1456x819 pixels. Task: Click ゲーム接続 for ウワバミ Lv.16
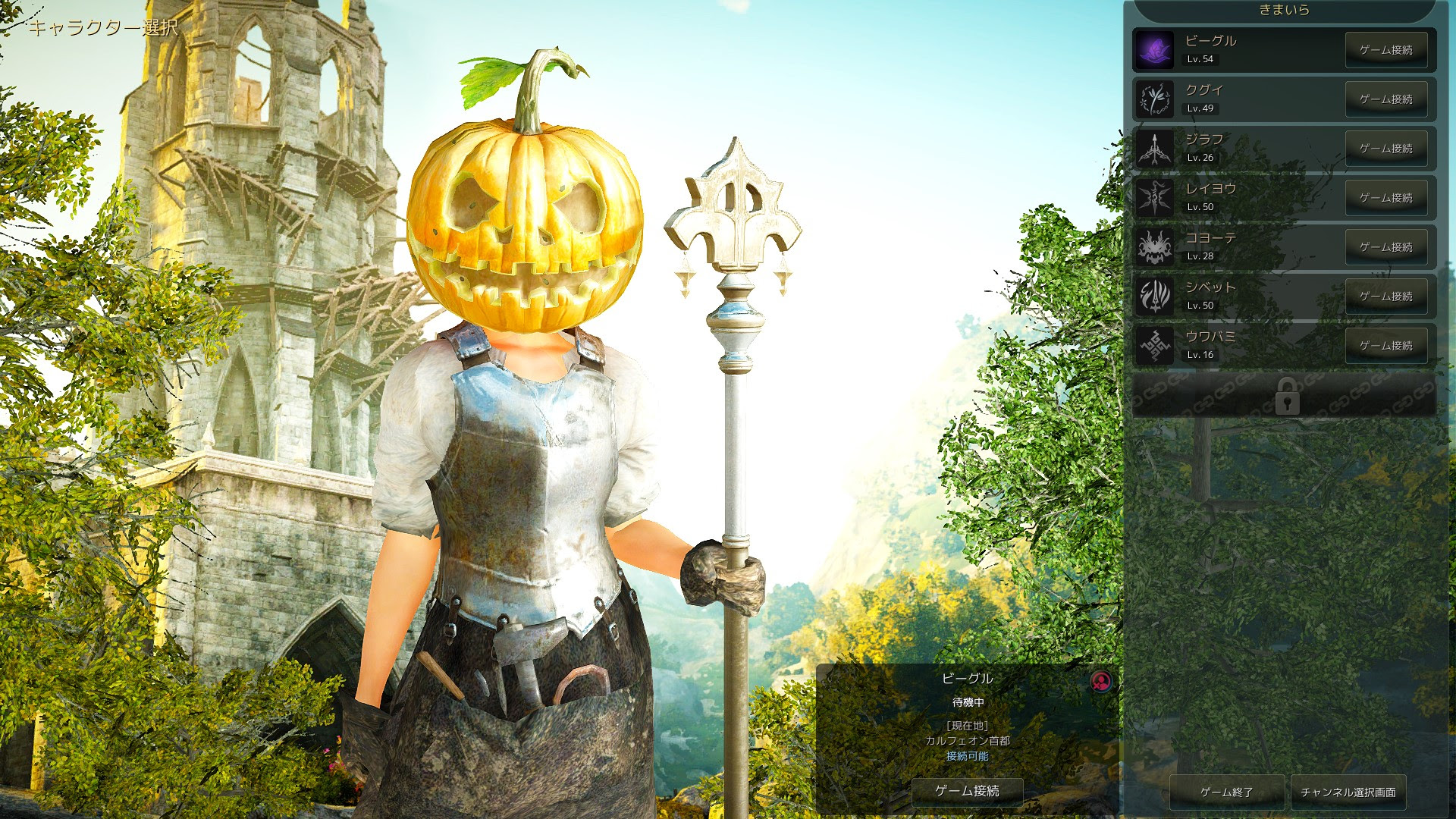(1387, 346)
